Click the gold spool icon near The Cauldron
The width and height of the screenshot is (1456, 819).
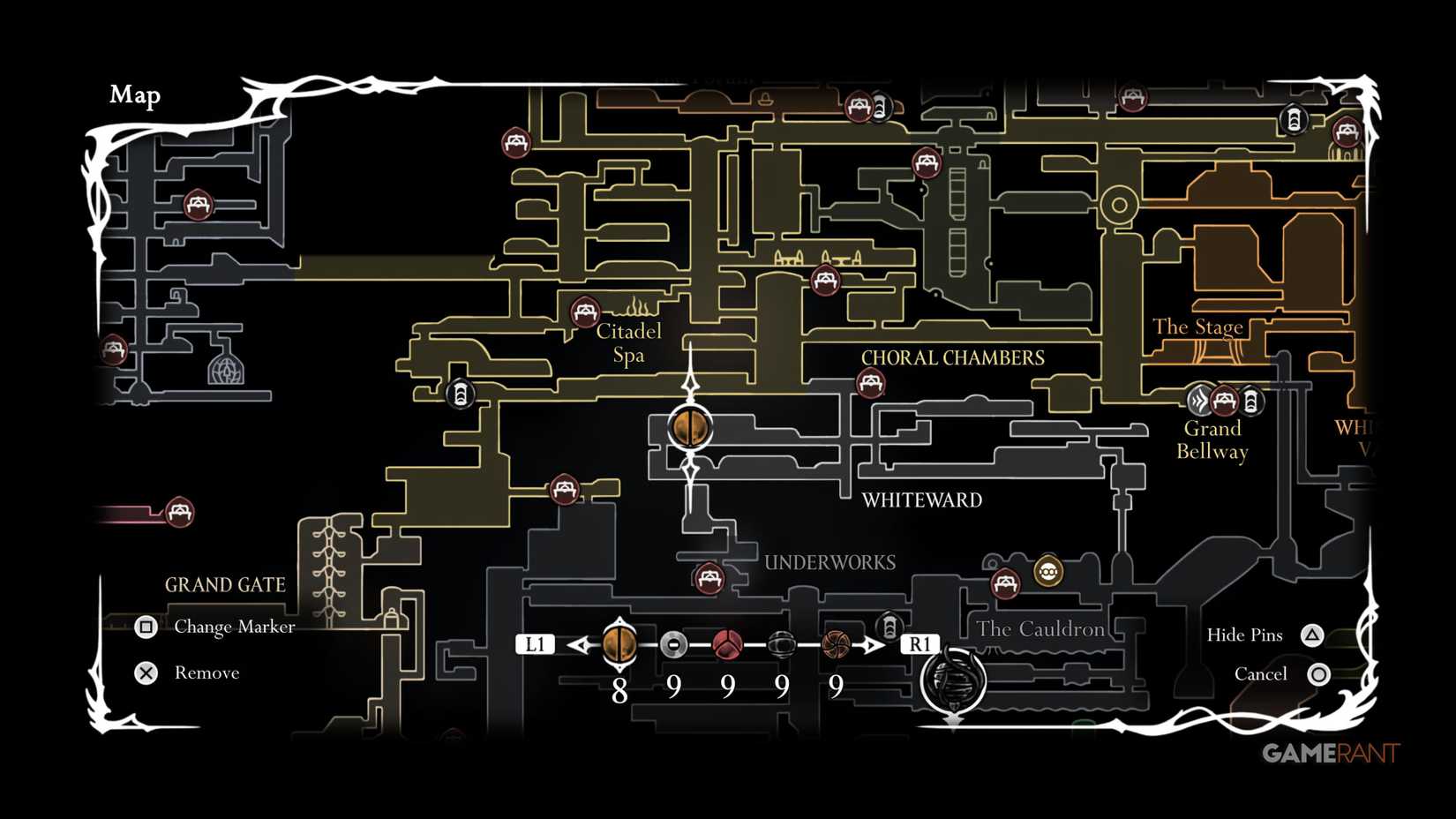click(x=1047, y=572)
